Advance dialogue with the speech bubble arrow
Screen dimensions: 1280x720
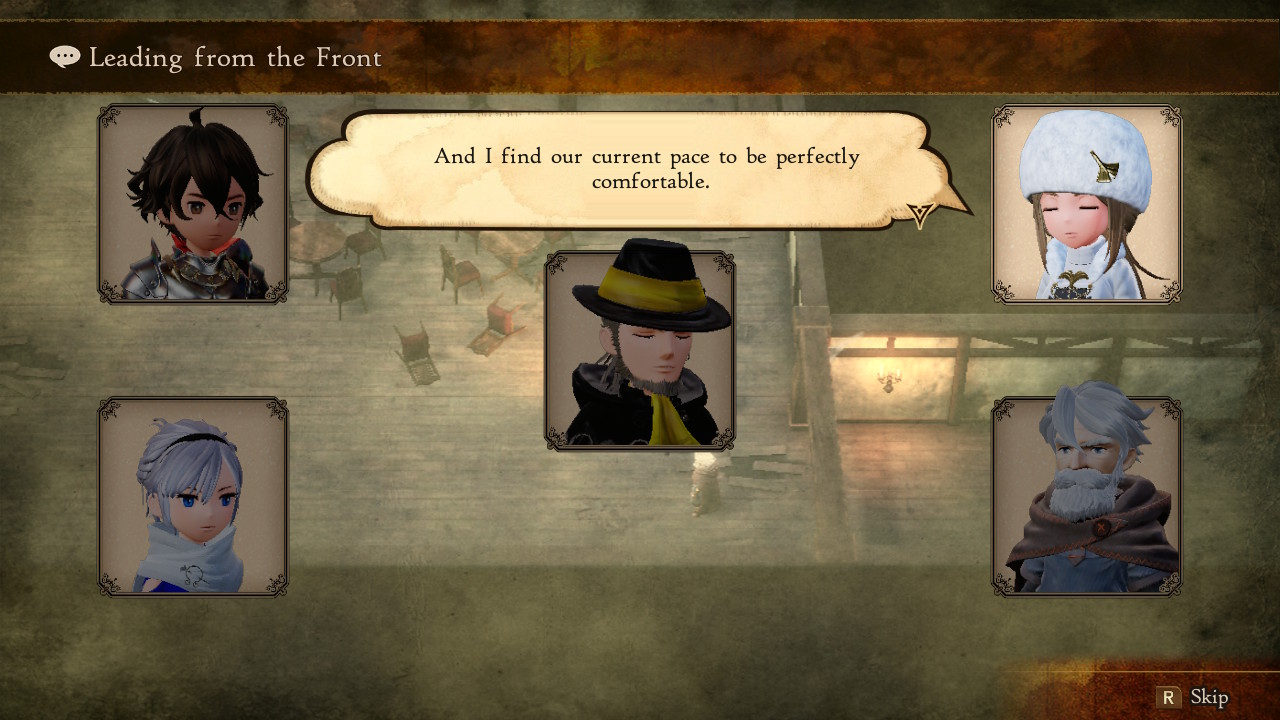point(920,214)
